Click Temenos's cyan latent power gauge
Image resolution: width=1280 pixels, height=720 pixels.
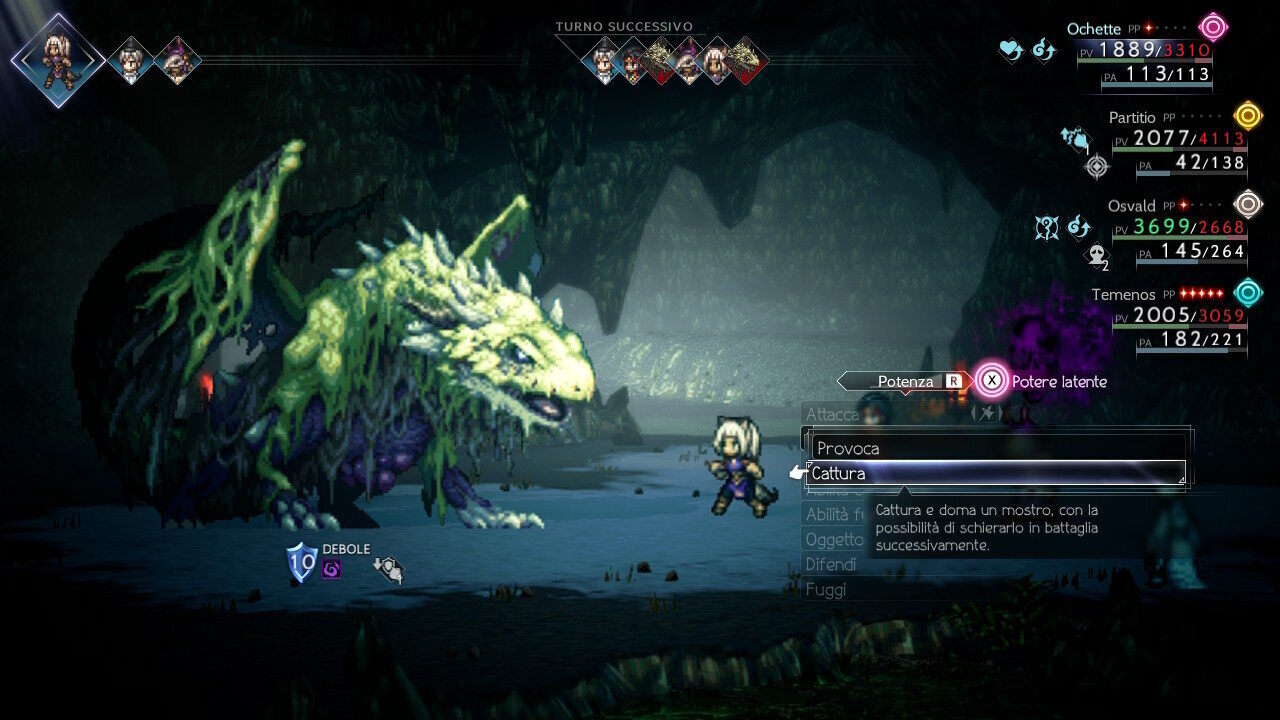pyautogui.click(x=1247, y=292)
